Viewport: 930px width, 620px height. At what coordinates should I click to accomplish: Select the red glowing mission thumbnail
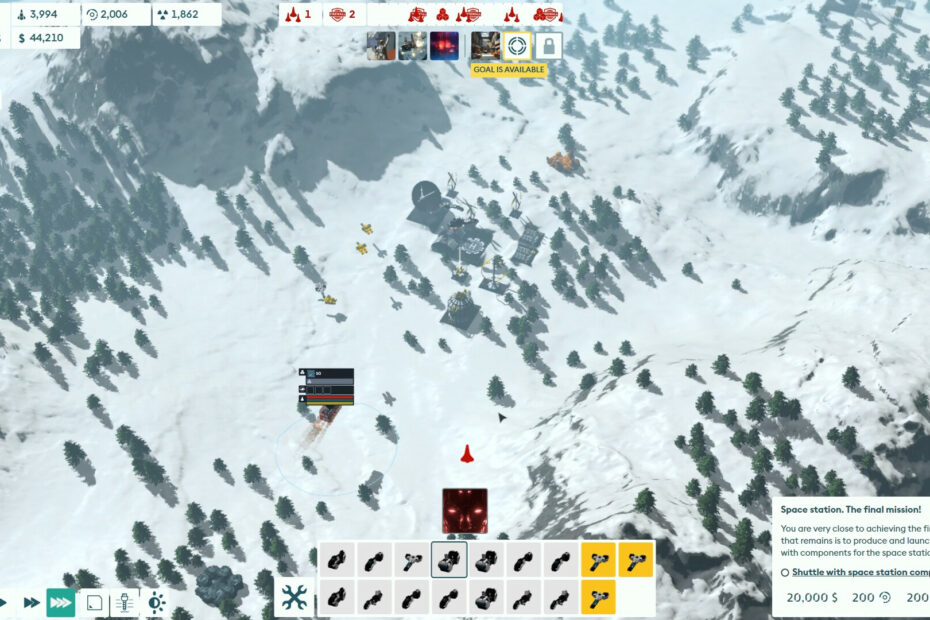(444, 46)
